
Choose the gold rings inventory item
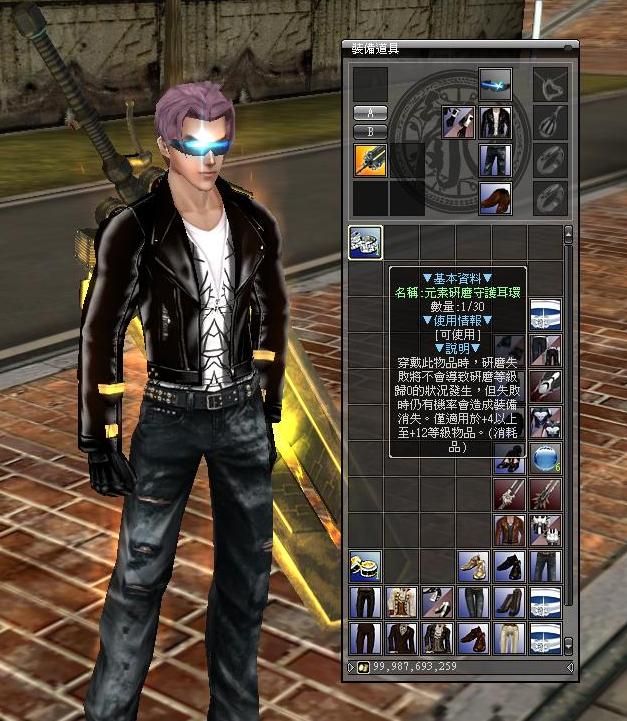coord(365,567)
